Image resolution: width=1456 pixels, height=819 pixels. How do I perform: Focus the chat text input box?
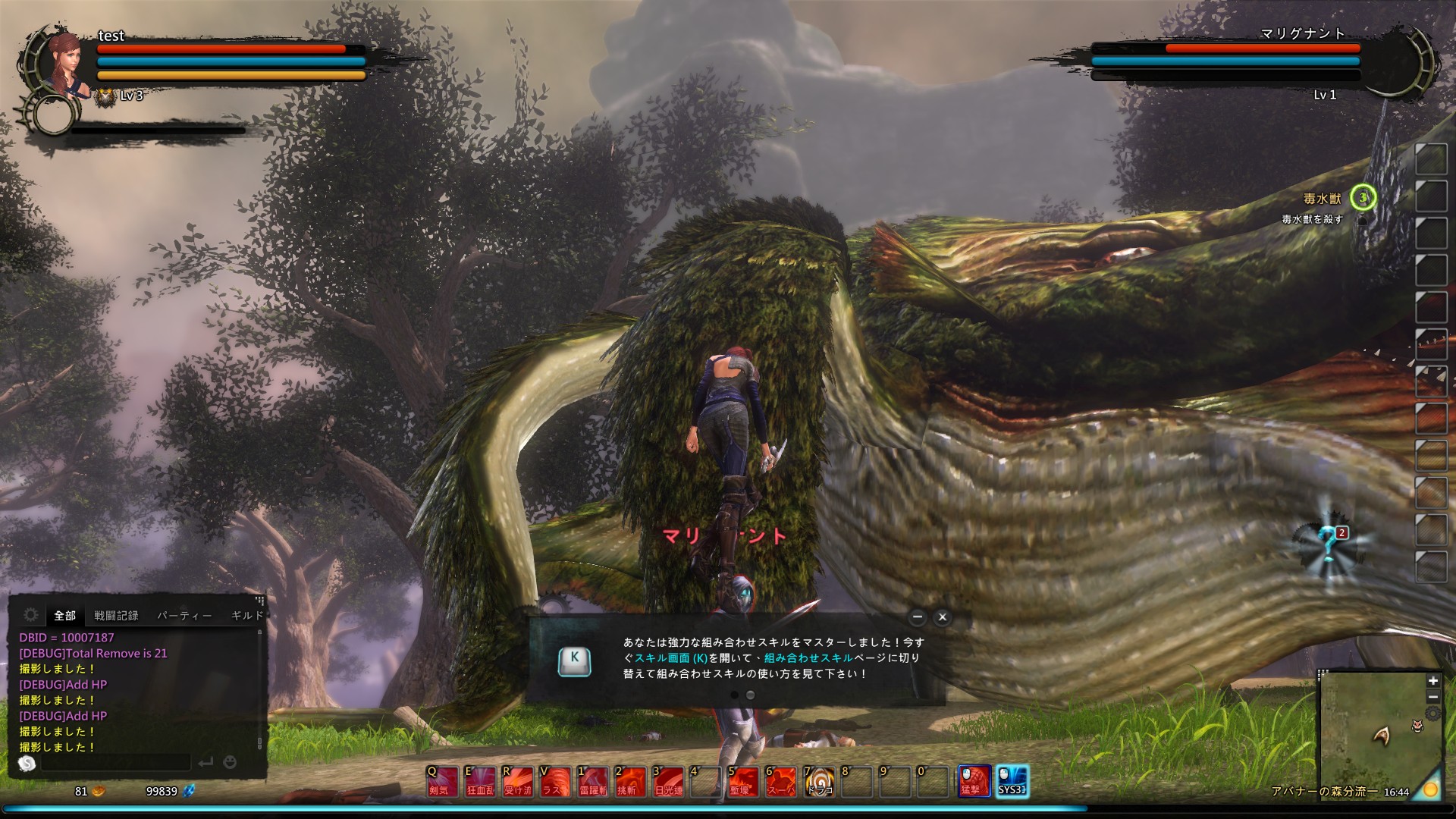point(115,762)
